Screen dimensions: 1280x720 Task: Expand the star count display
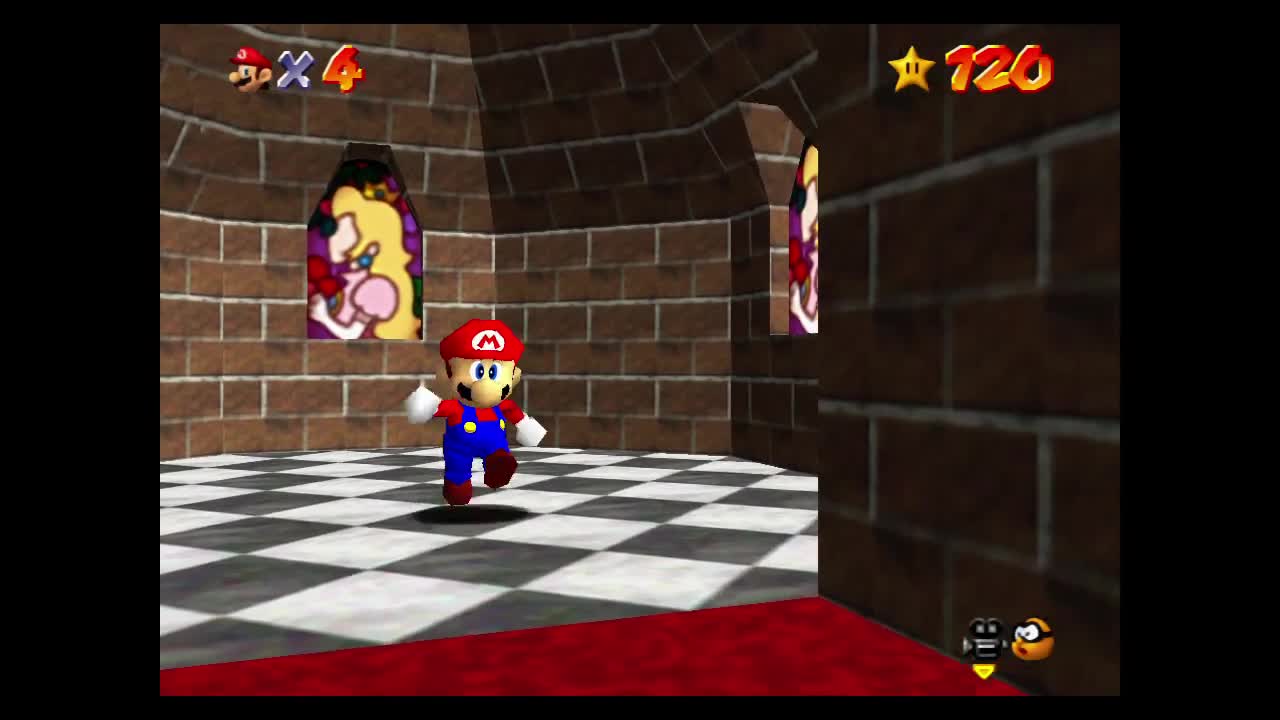click(x=1000, y=70)
